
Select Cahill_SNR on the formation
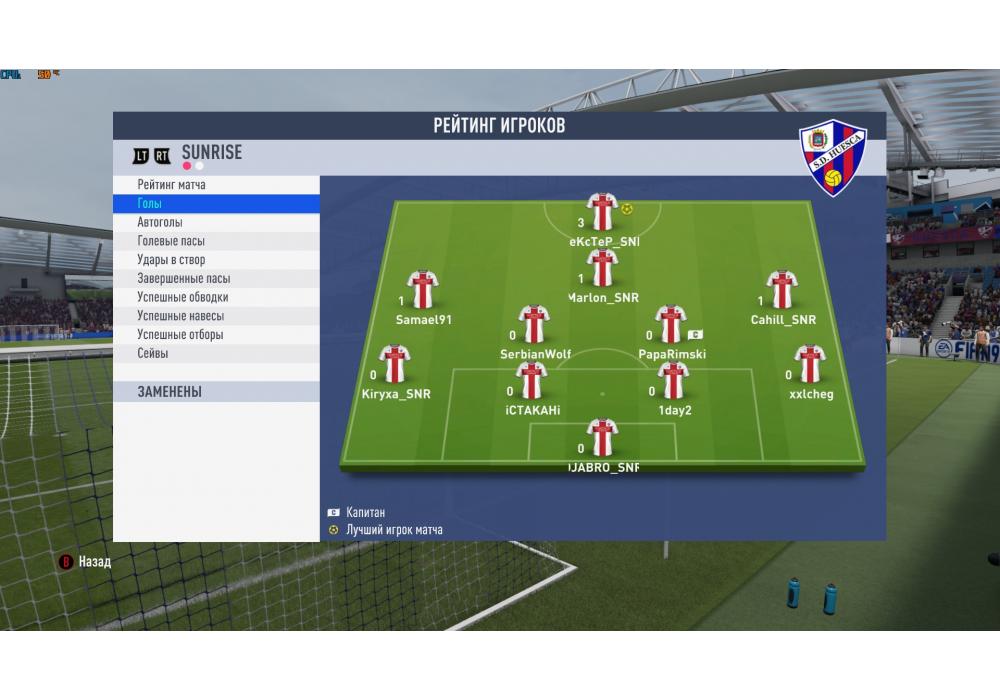782,290
